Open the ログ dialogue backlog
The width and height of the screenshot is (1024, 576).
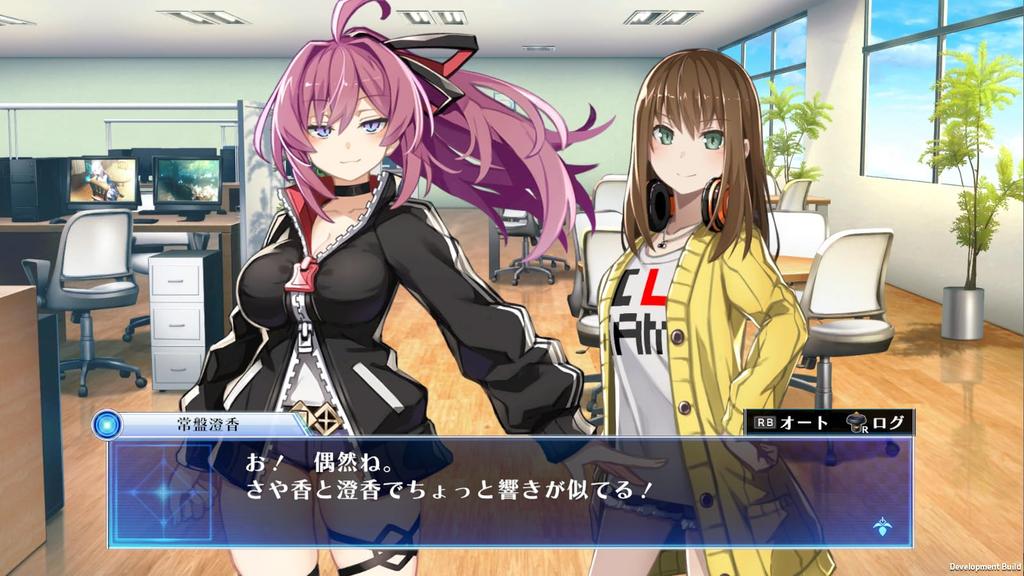point(876,423)
